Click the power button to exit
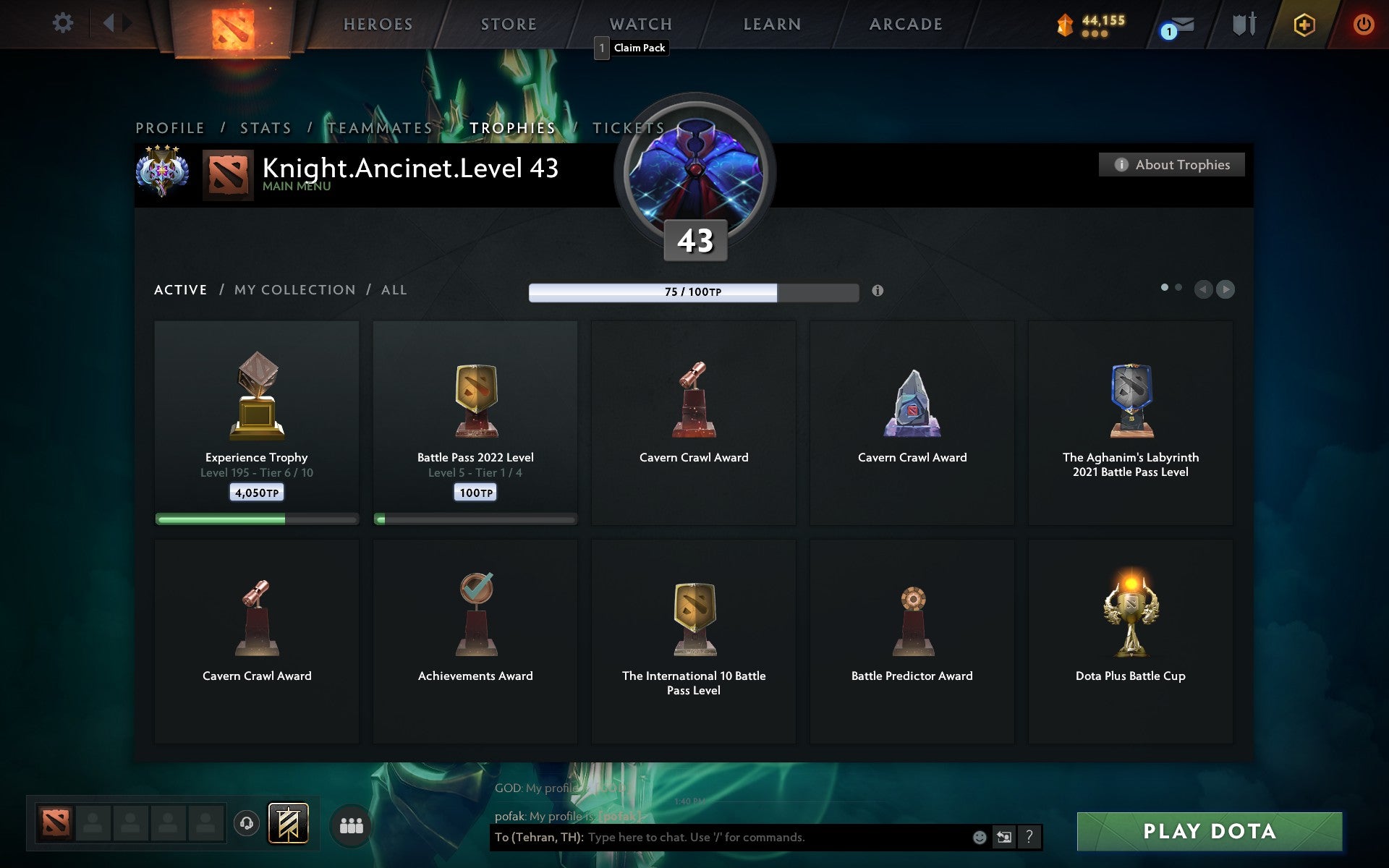 (1363, 24)
